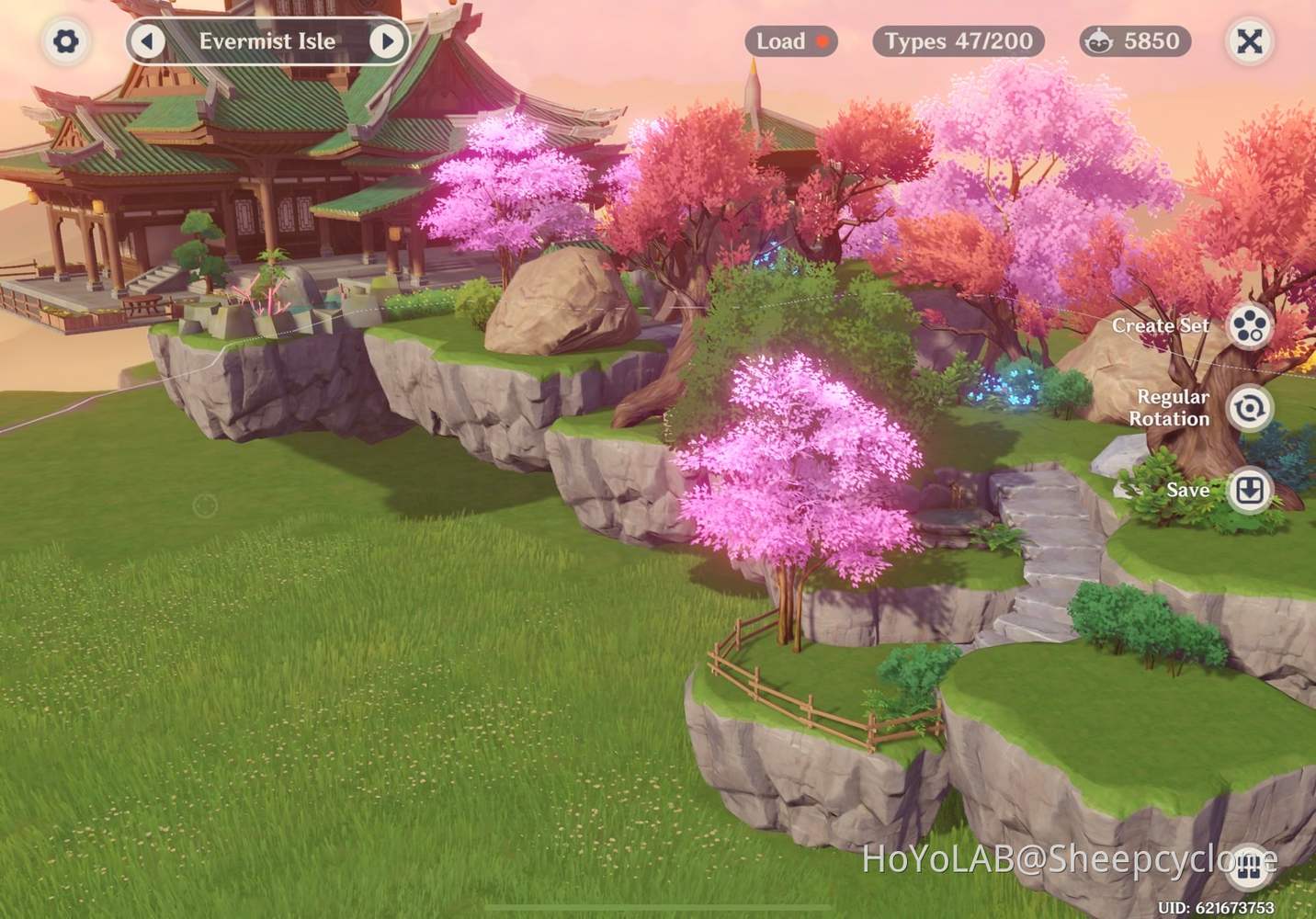Open the Evermist Isle area selector
1316x919 pixels.
268,41
